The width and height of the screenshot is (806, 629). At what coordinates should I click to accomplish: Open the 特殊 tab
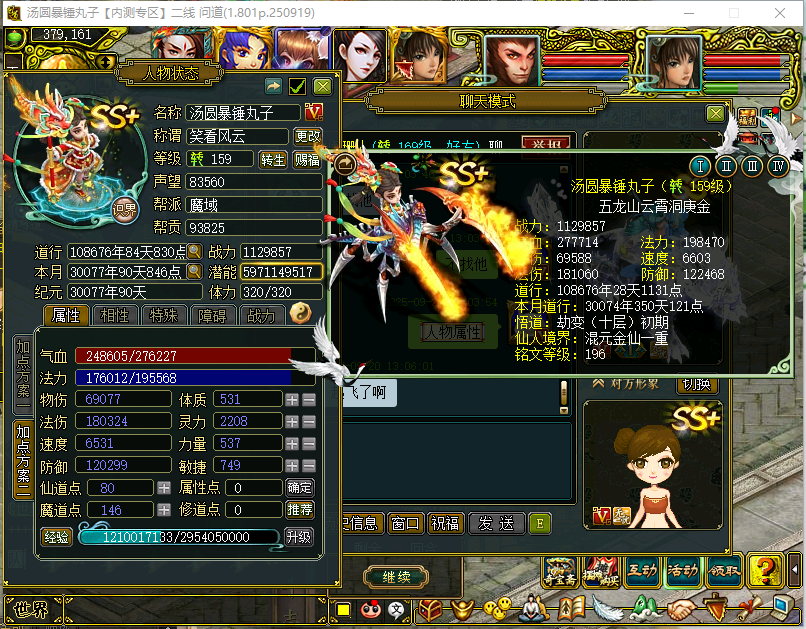tap(163, 316)
